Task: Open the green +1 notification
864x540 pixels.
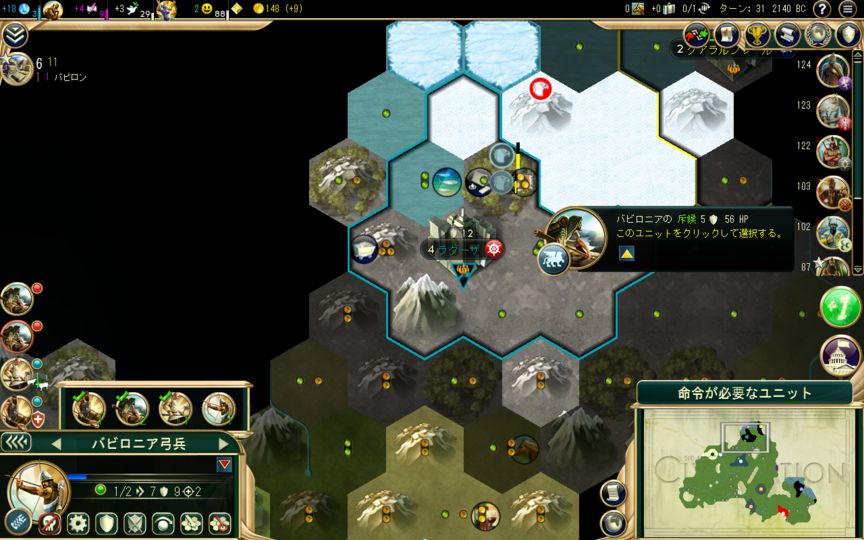Action: [840, 307]
